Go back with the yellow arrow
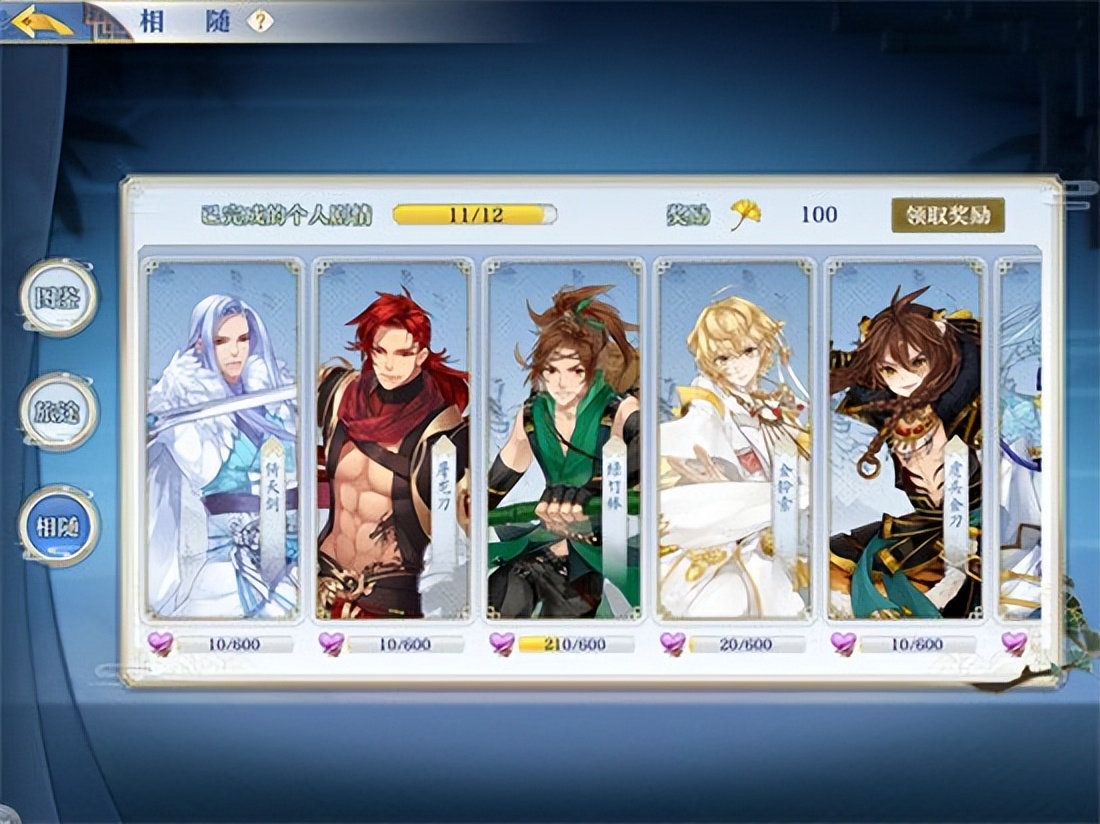The width and height of the screenshot is (1100, 824). point(44,21)
